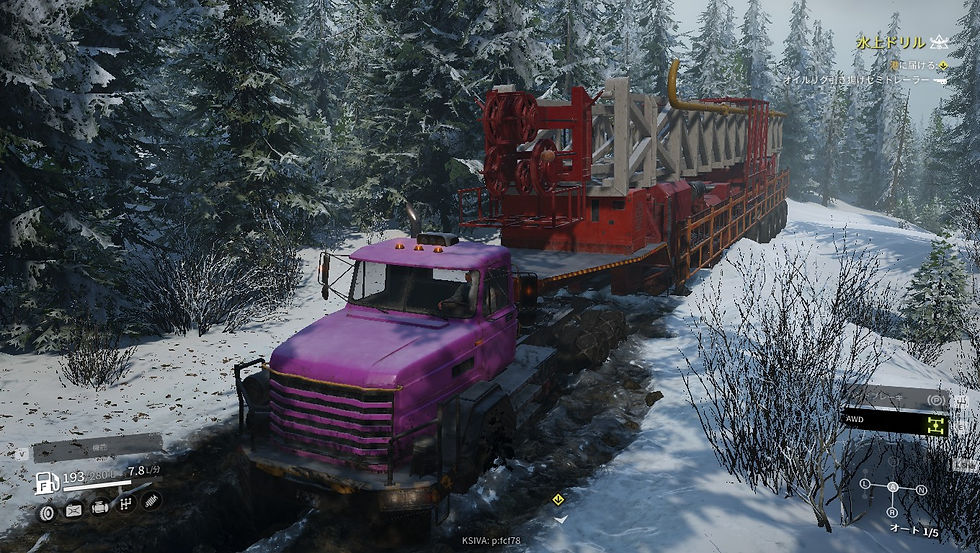Select the A auto gear node
This screenshot has height=553, width=980.
point(893,488)
